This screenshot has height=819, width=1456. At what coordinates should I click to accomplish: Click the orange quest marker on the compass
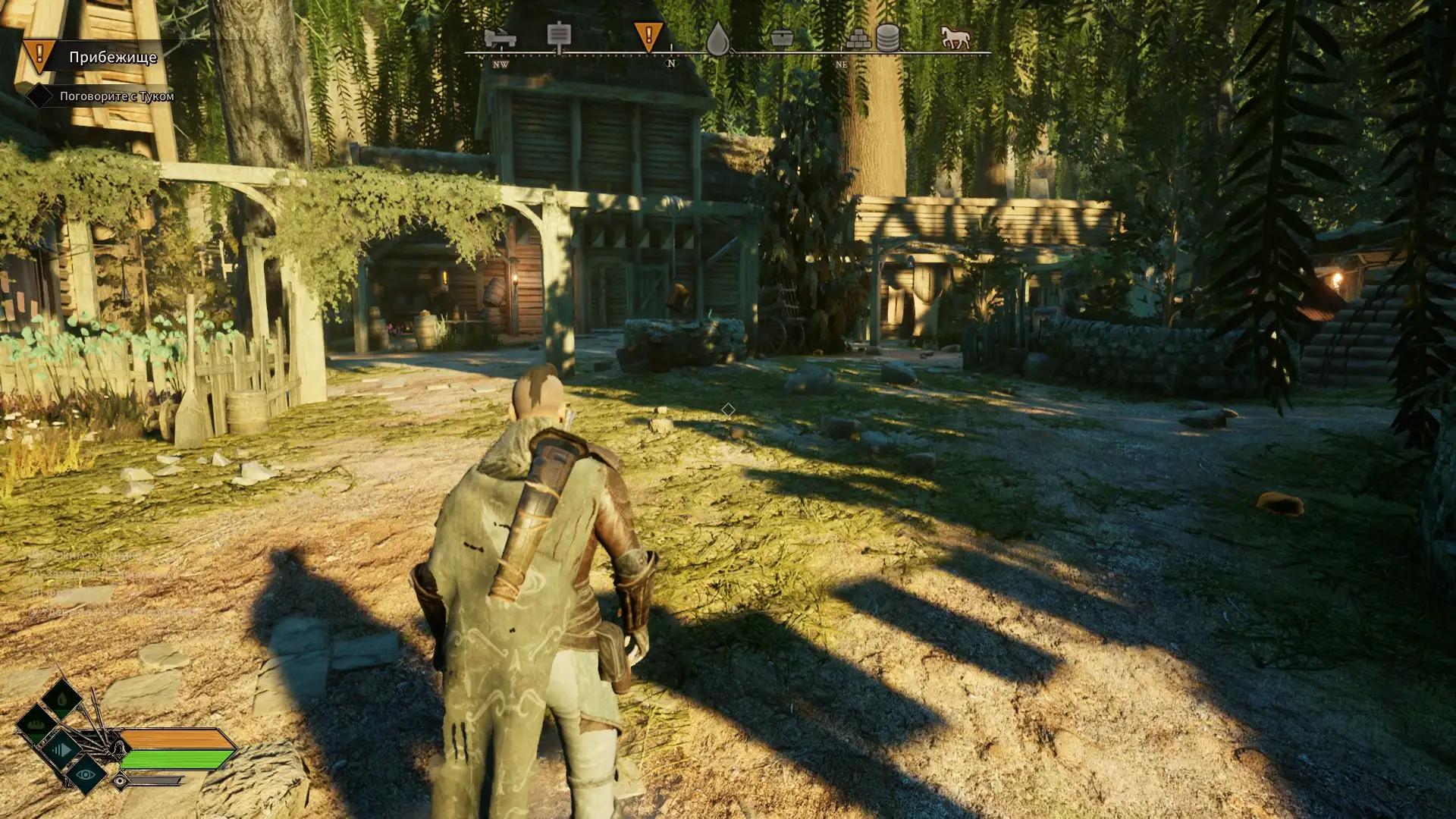point(648,36)
